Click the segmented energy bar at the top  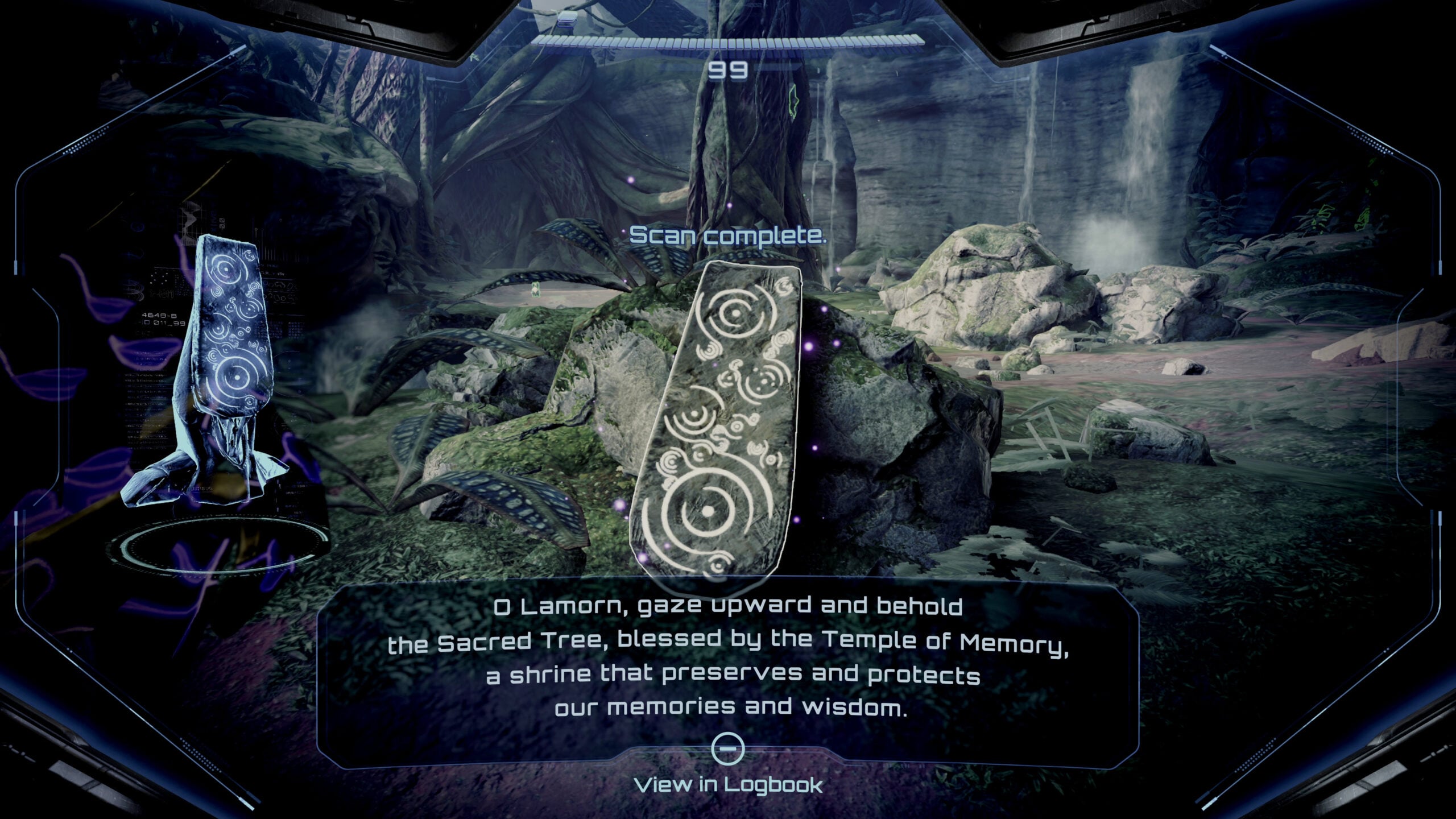click(728, 41)
